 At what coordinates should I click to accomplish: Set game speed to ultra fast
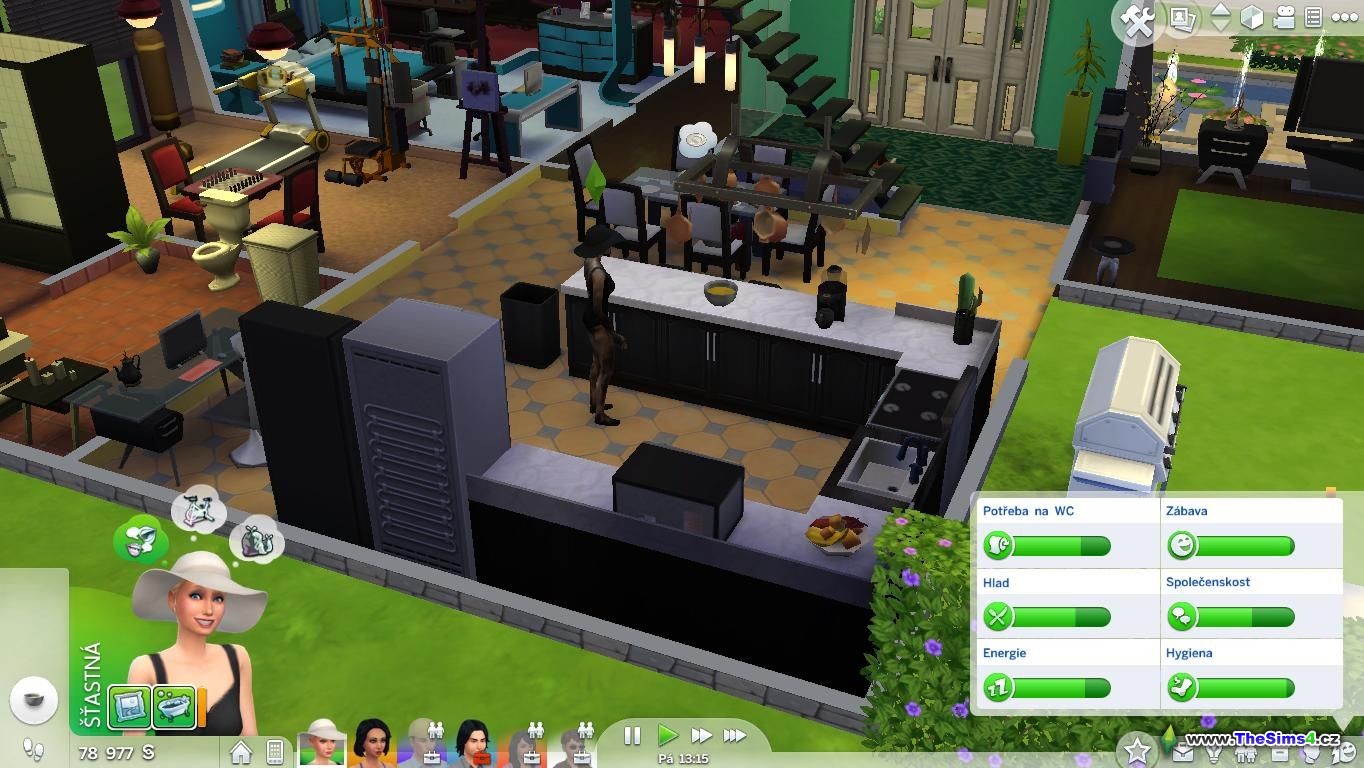pos(735,736)
